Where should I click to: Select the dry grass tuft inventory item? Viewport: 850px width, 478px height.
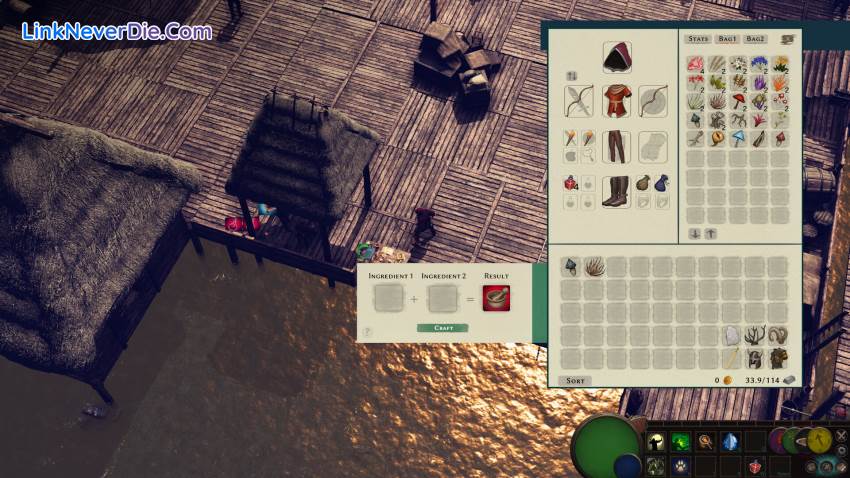[594, 266]
